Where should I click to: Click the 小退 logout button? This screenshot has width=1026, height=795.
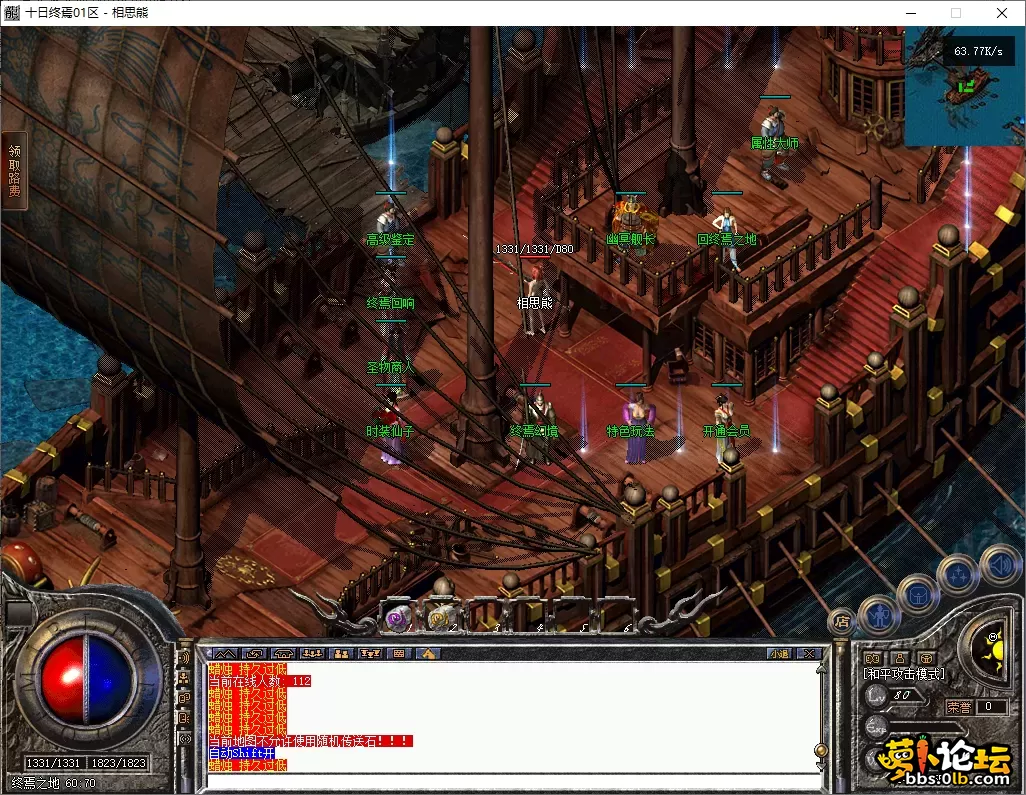780,654
